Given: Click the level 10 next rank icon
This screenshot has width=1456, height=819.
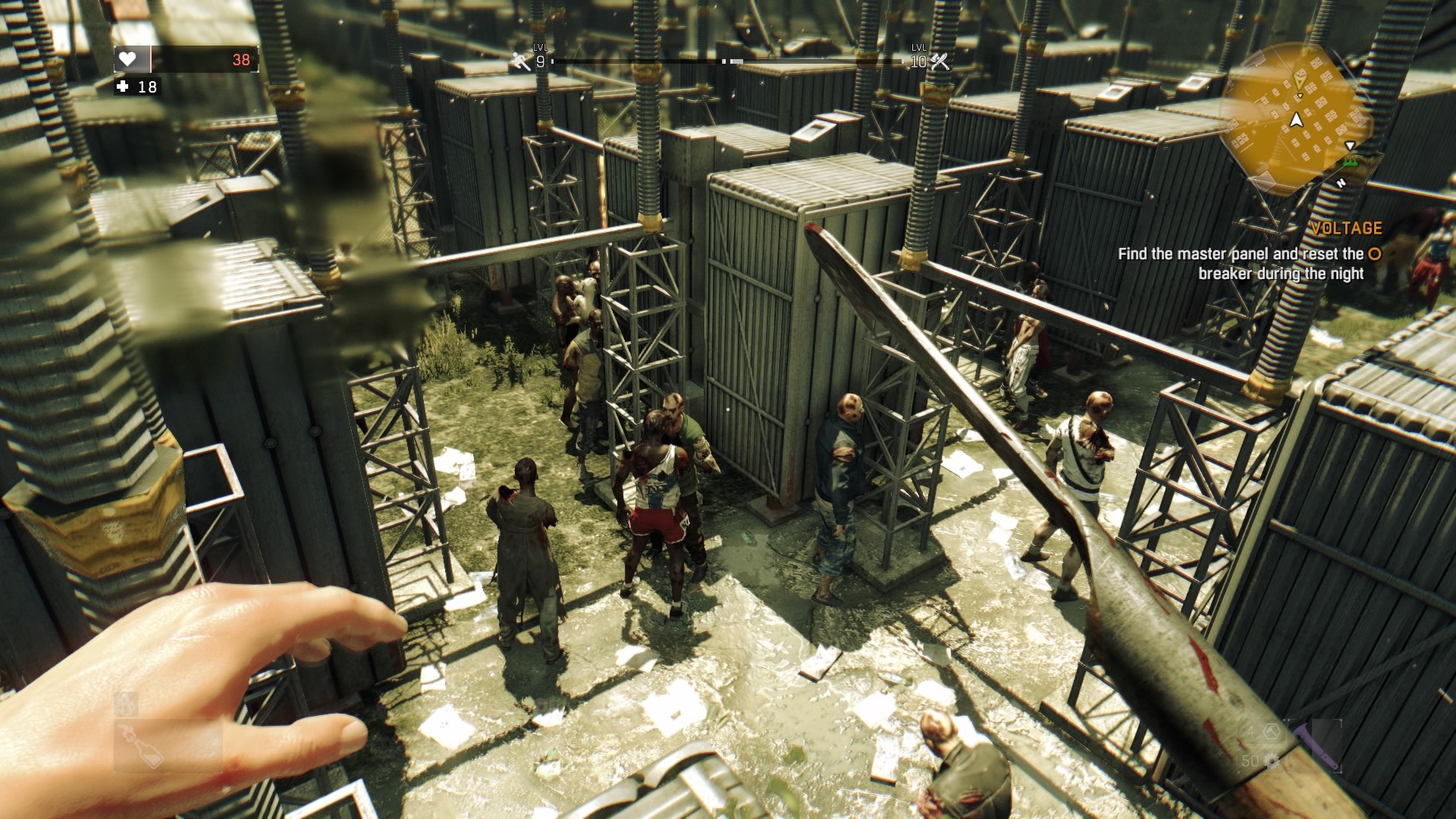Looking at the screenshot, I should coord(940,61).
